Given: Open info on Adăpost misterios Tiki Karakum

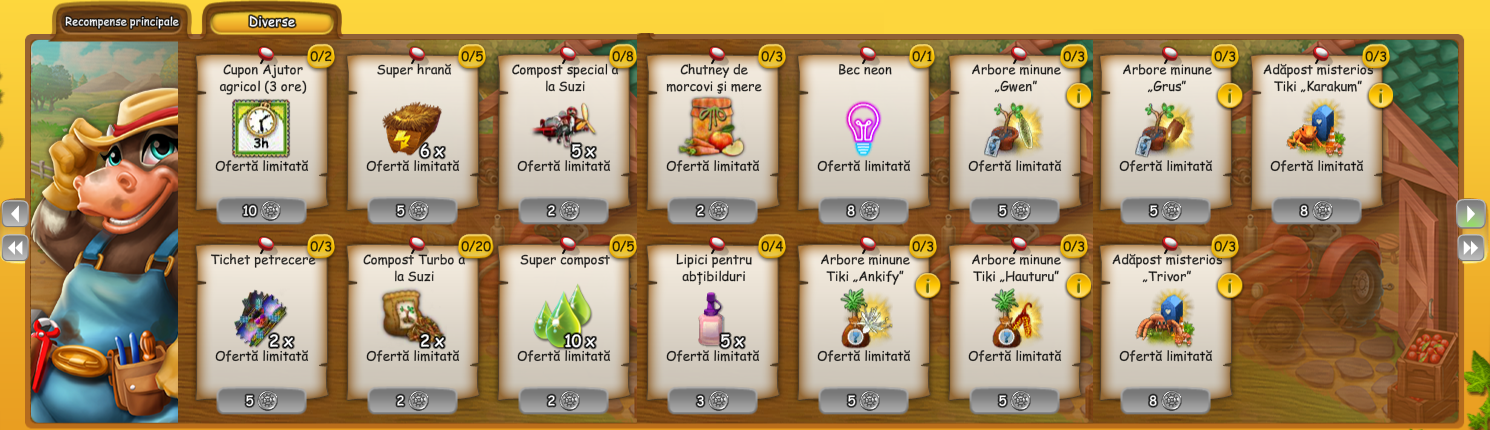Looking at the screenshot, I should click(x=1380, y=96).
